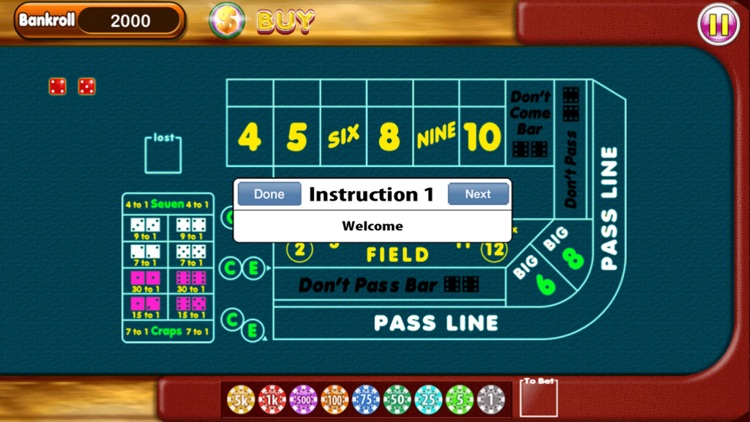Pick the cyan 25 chip
750x422 pixels.
coord(428,399)
